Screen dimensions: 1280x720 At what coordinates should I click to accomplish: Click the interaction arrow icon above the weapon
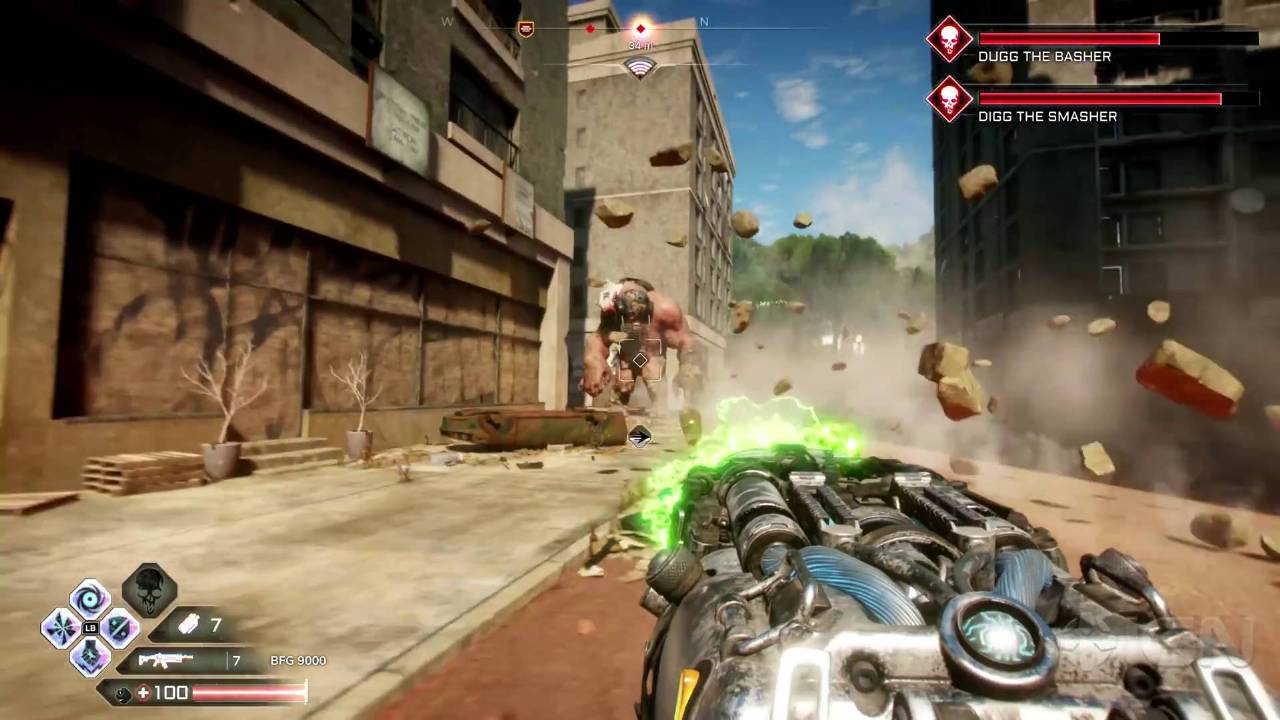pyautogui.click(x=639, y=437)
